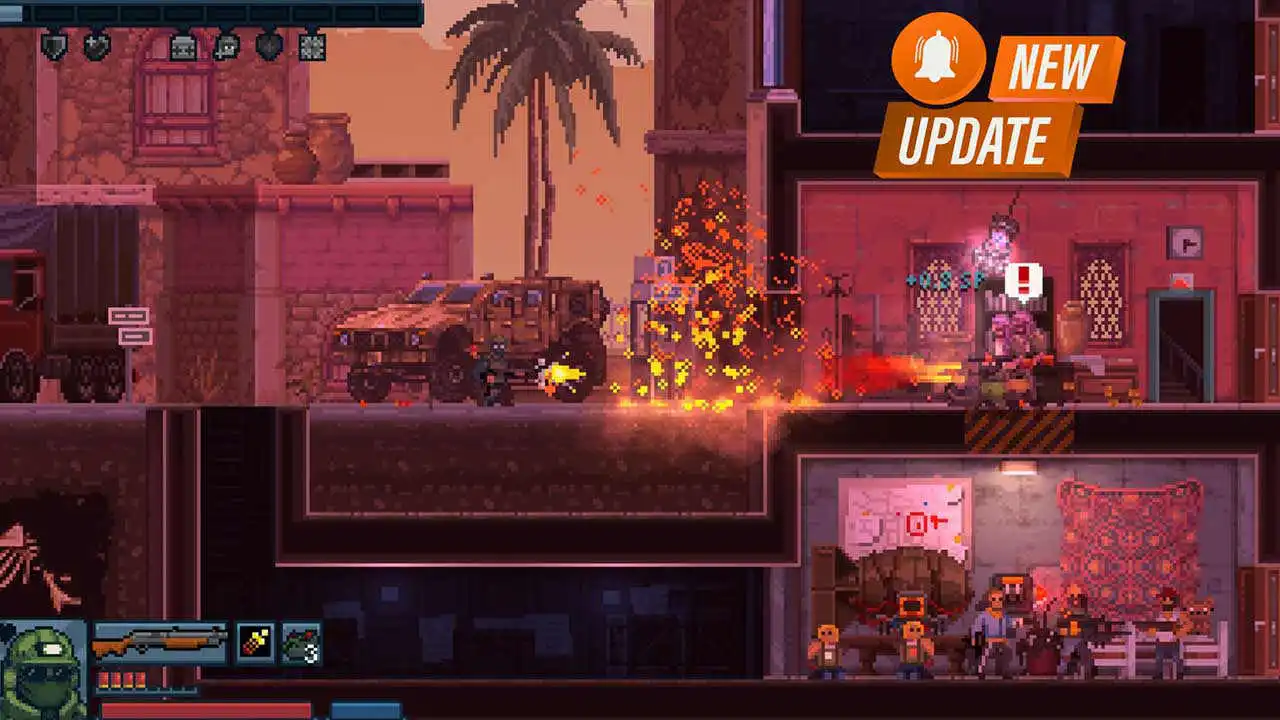Click the orange notification bell icon

(937, 58)
